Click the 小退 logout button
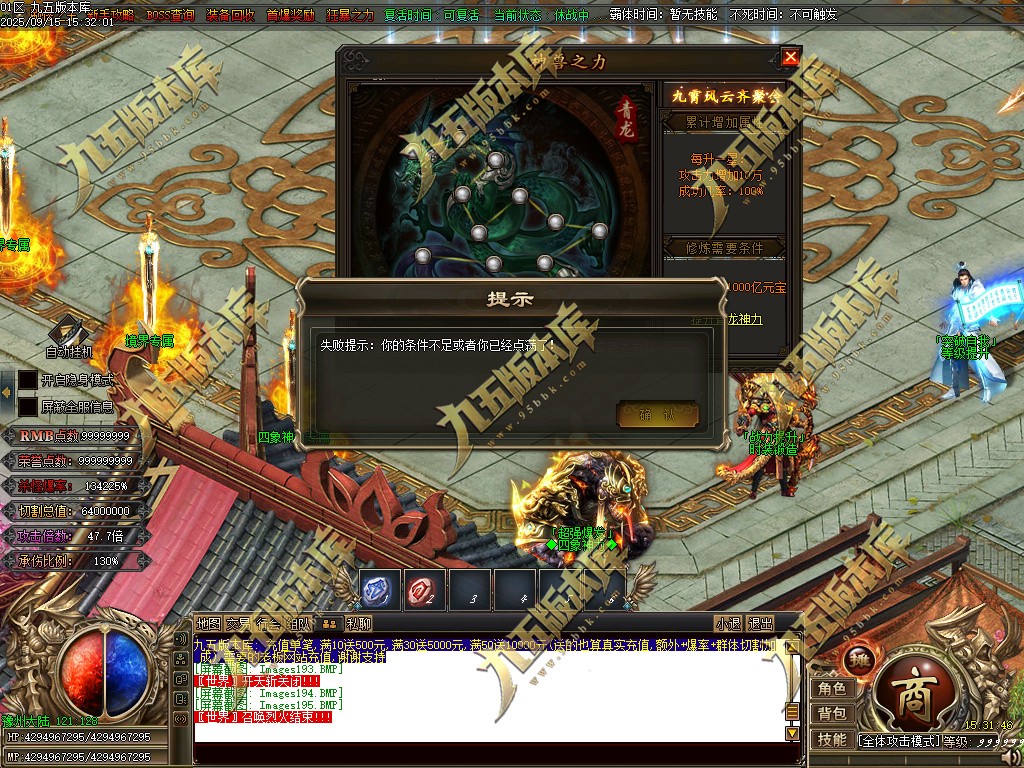Image resolution: width=1024 pixels, height=768 pixels. click(728, 623)
